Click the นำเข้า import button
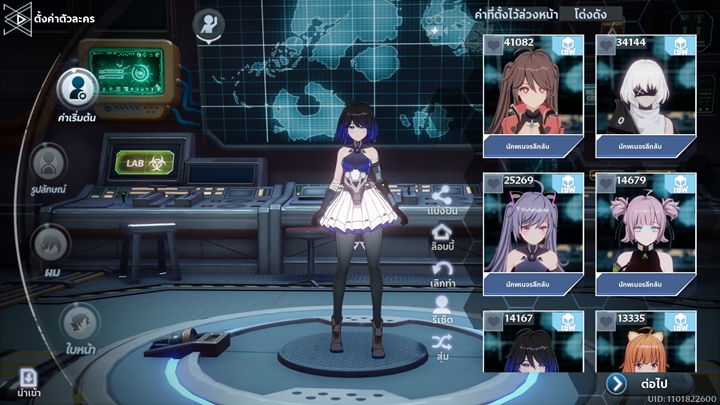The image size is (720, 405). (28, 381)
